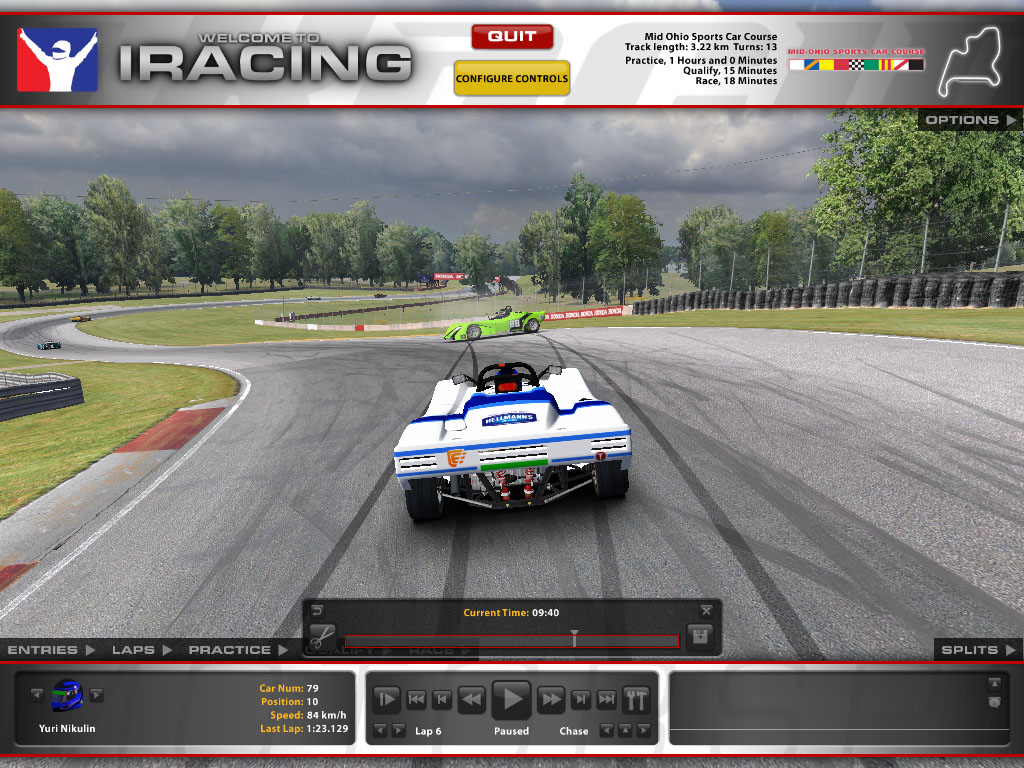Open the scissors replay editing tool
Screen dimensions: 1024x768
click(x=321, y=636)
